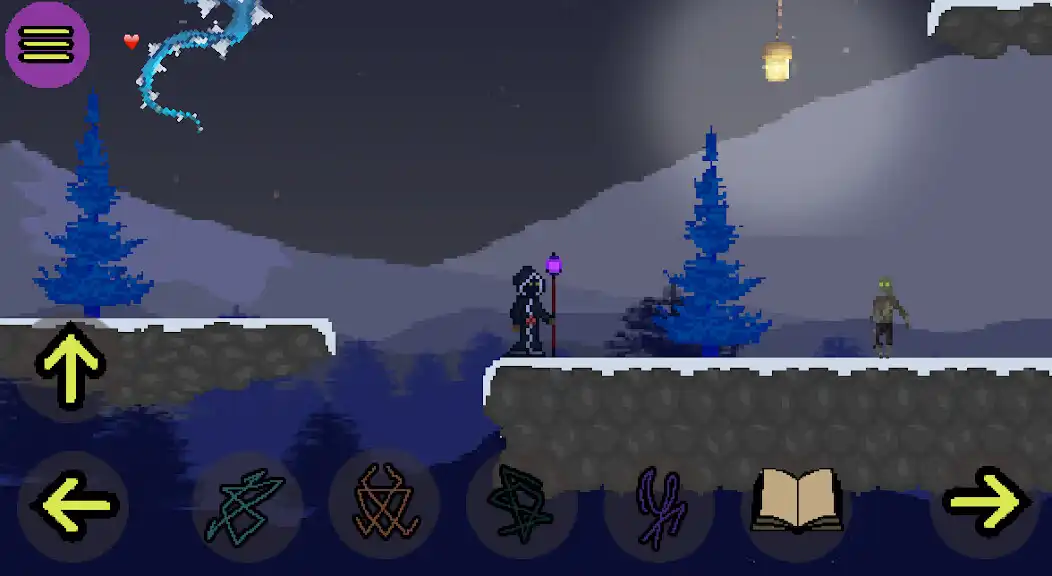Activate the orange horned rune spell
1052x576 pixels.
[383, 505]
